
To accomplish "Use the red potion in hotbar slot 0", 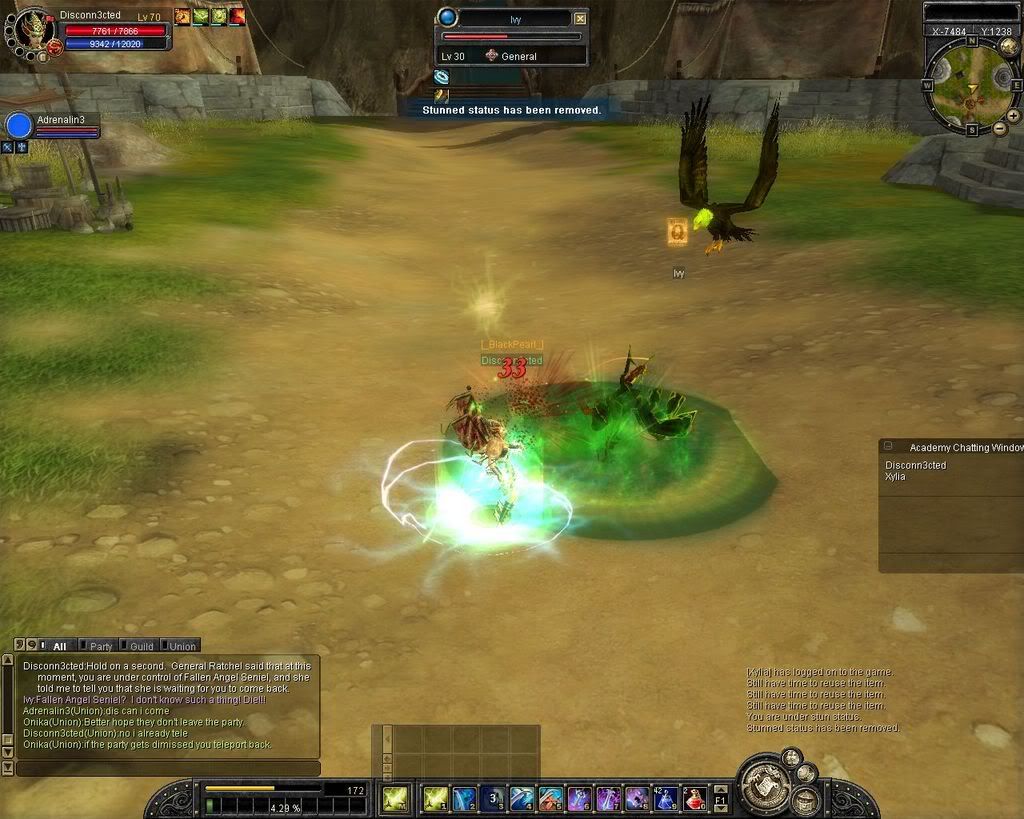I will (x=694, y=798).
